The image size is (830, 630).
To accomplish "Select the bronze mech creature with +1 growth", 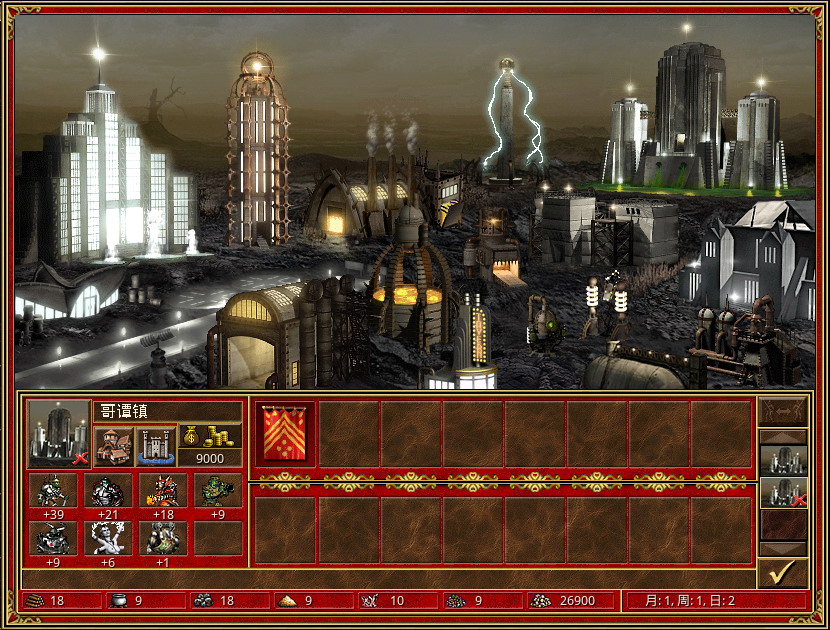I will tap(162, 537).
